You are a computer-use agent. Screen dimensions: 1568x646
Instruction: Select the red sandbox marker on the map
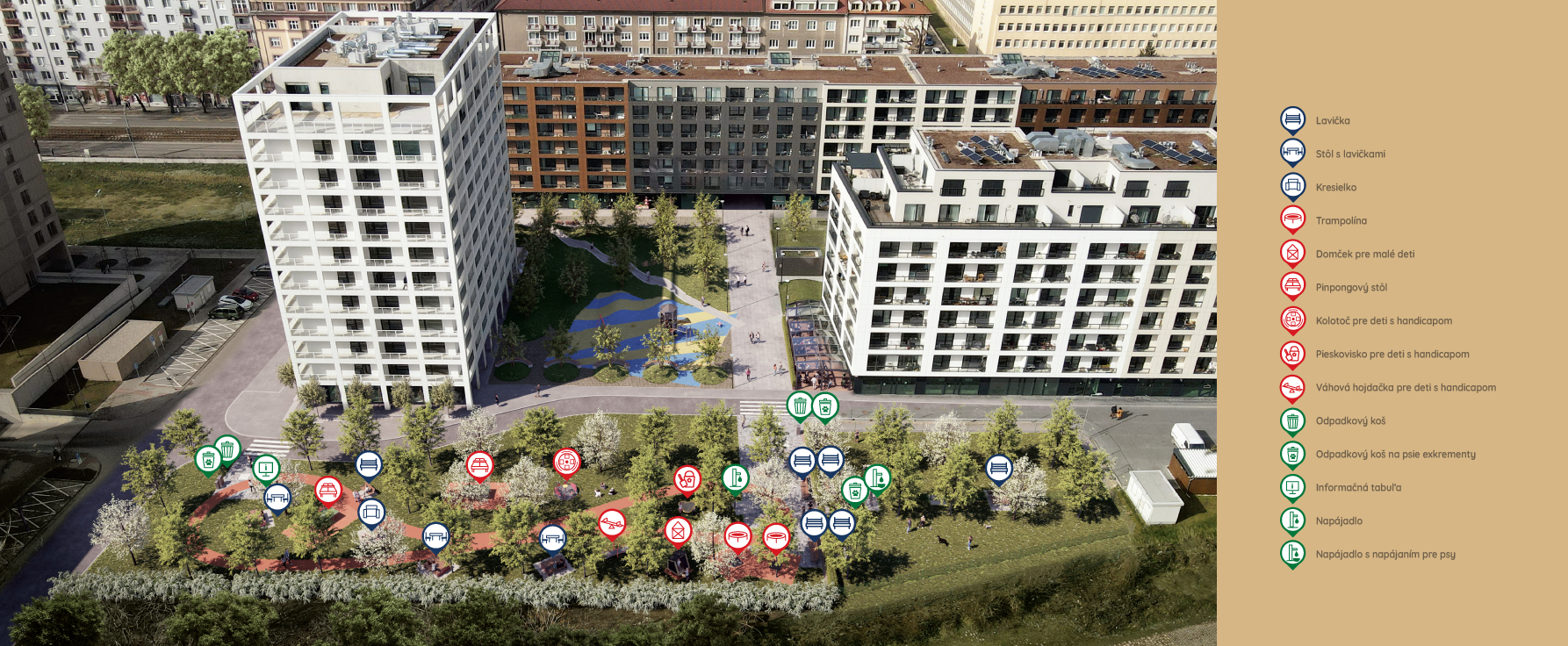tap(687, 478)
